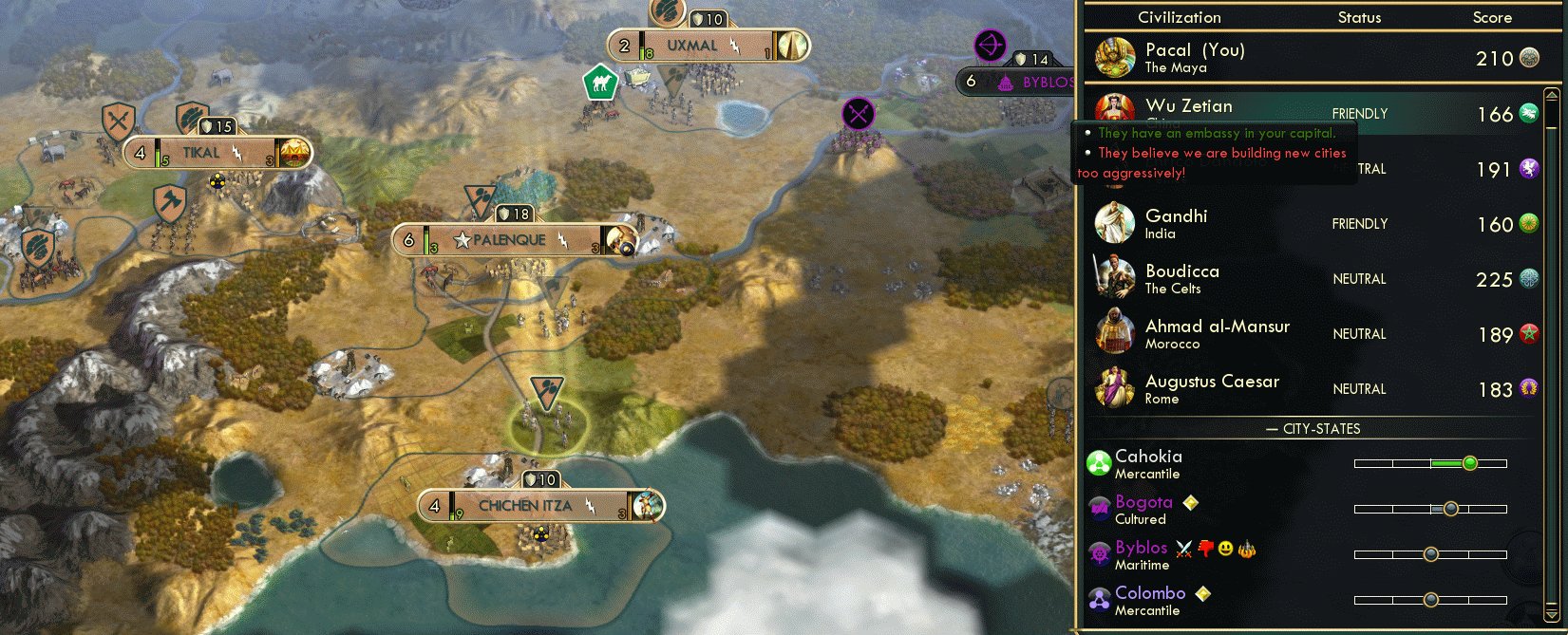1568x635 pixels.
Task: Open the Palenque capital city banner
Action: [x=509, y=240]
